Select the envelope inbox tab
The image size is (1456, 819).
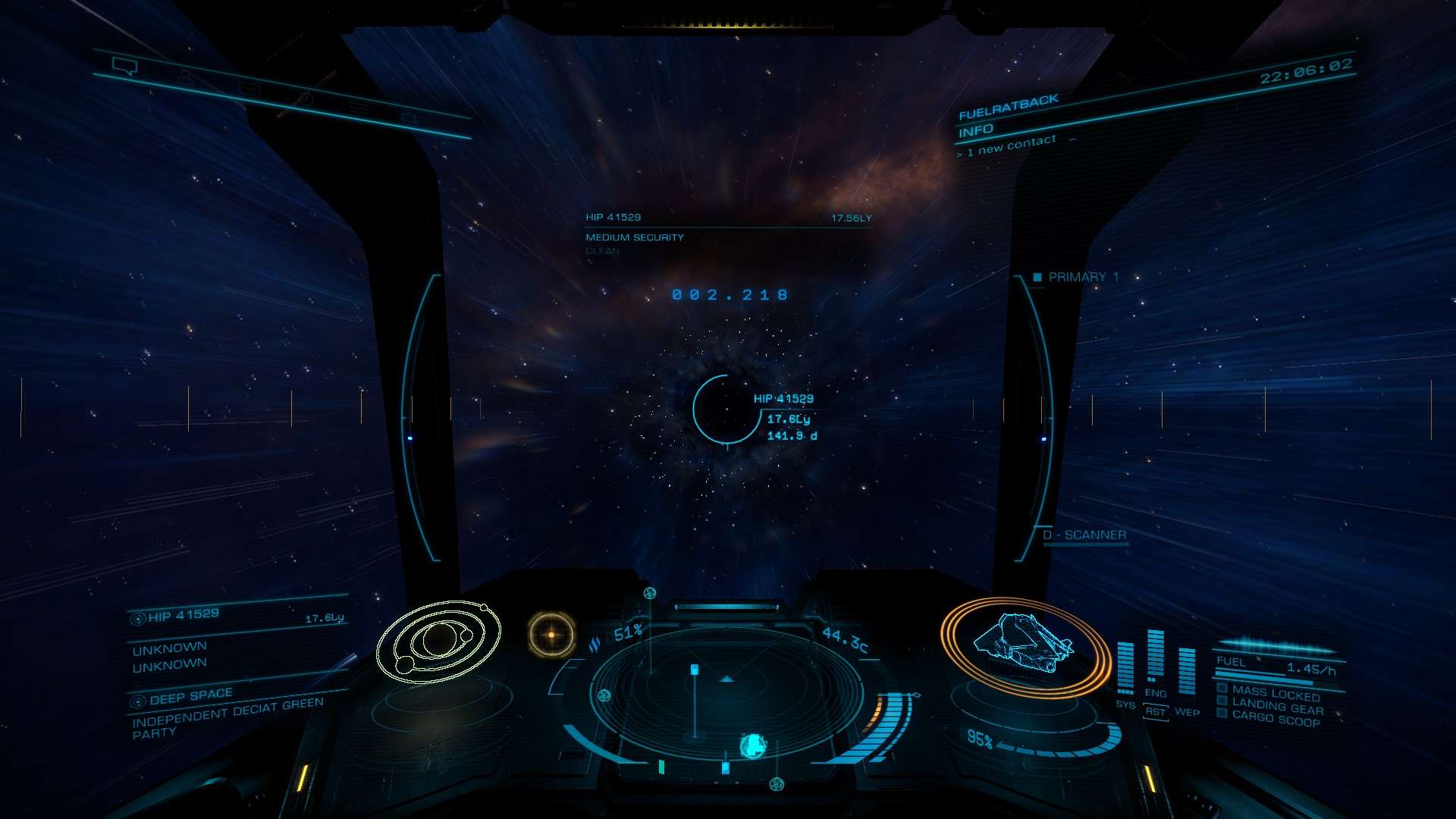click(249, 89)
